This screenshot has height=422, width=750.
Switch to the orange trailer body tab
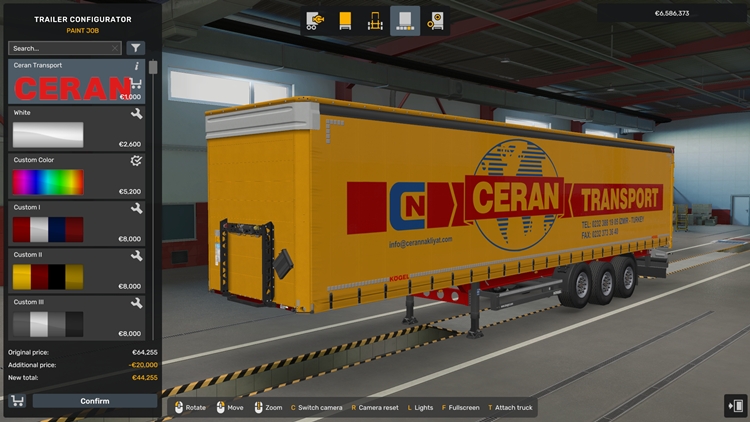tap(346, 20)
